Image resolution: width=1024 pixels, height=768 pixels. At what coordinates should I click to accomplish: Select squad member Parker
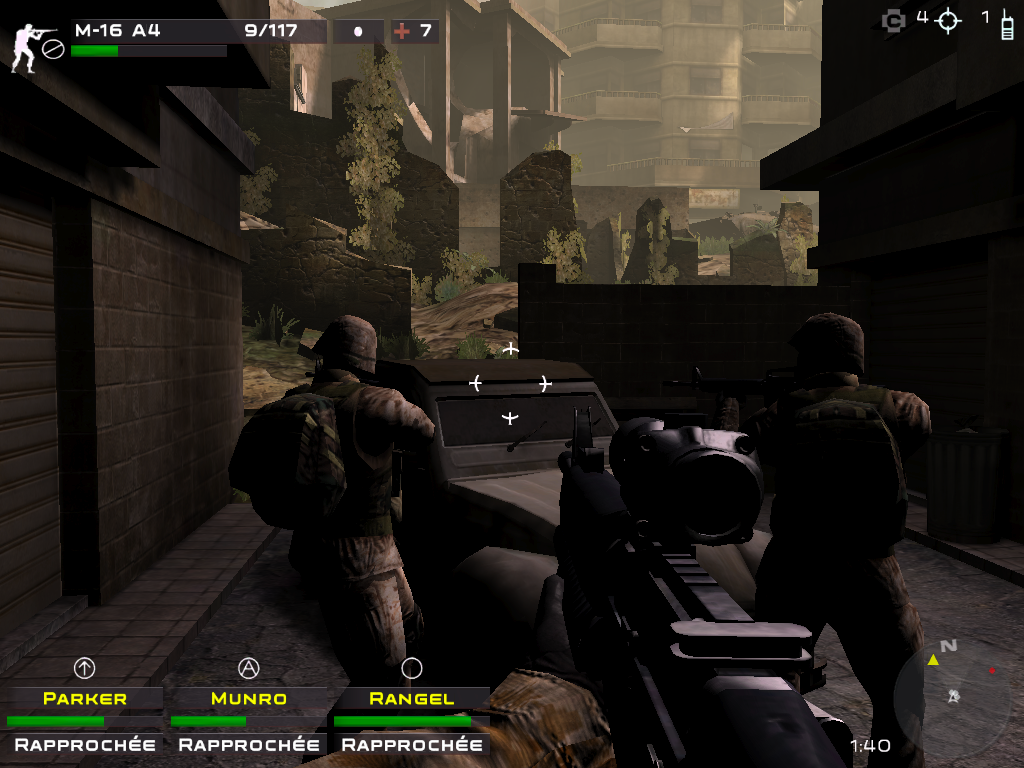tap(84, 698)
